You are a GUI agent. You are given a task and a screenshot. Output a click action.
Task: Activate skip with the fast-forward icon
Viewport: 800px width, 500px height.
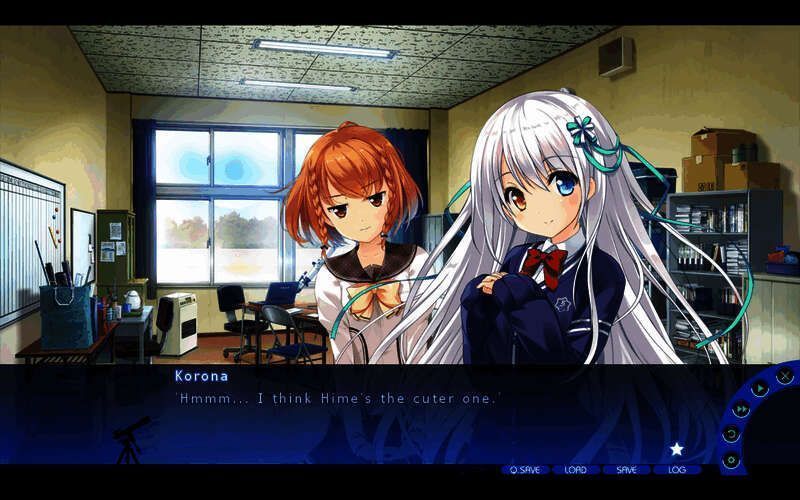[x=741, y=409]
